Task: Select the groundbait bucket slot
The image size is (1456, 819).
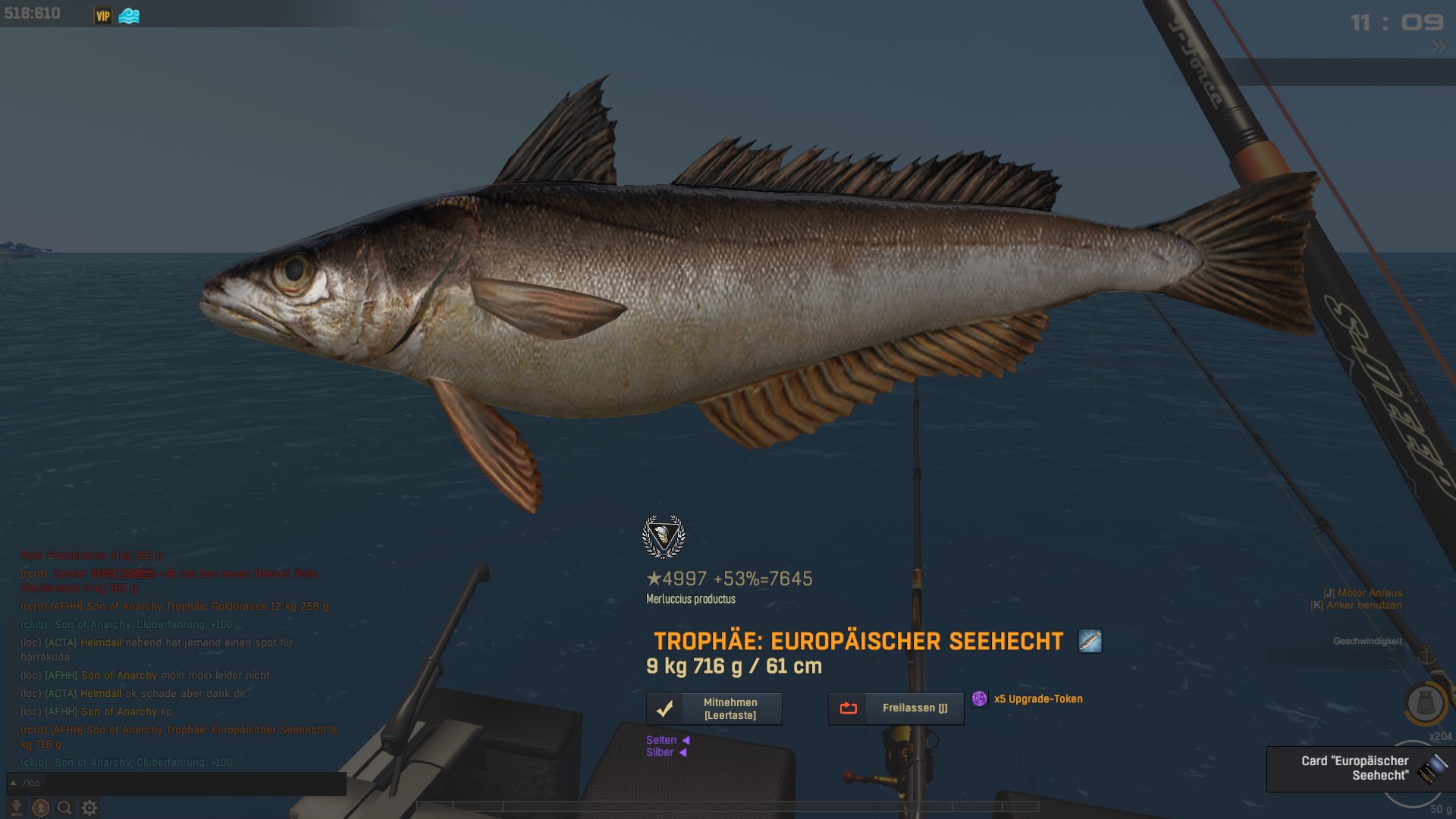Action: [x=1426, y=704]
